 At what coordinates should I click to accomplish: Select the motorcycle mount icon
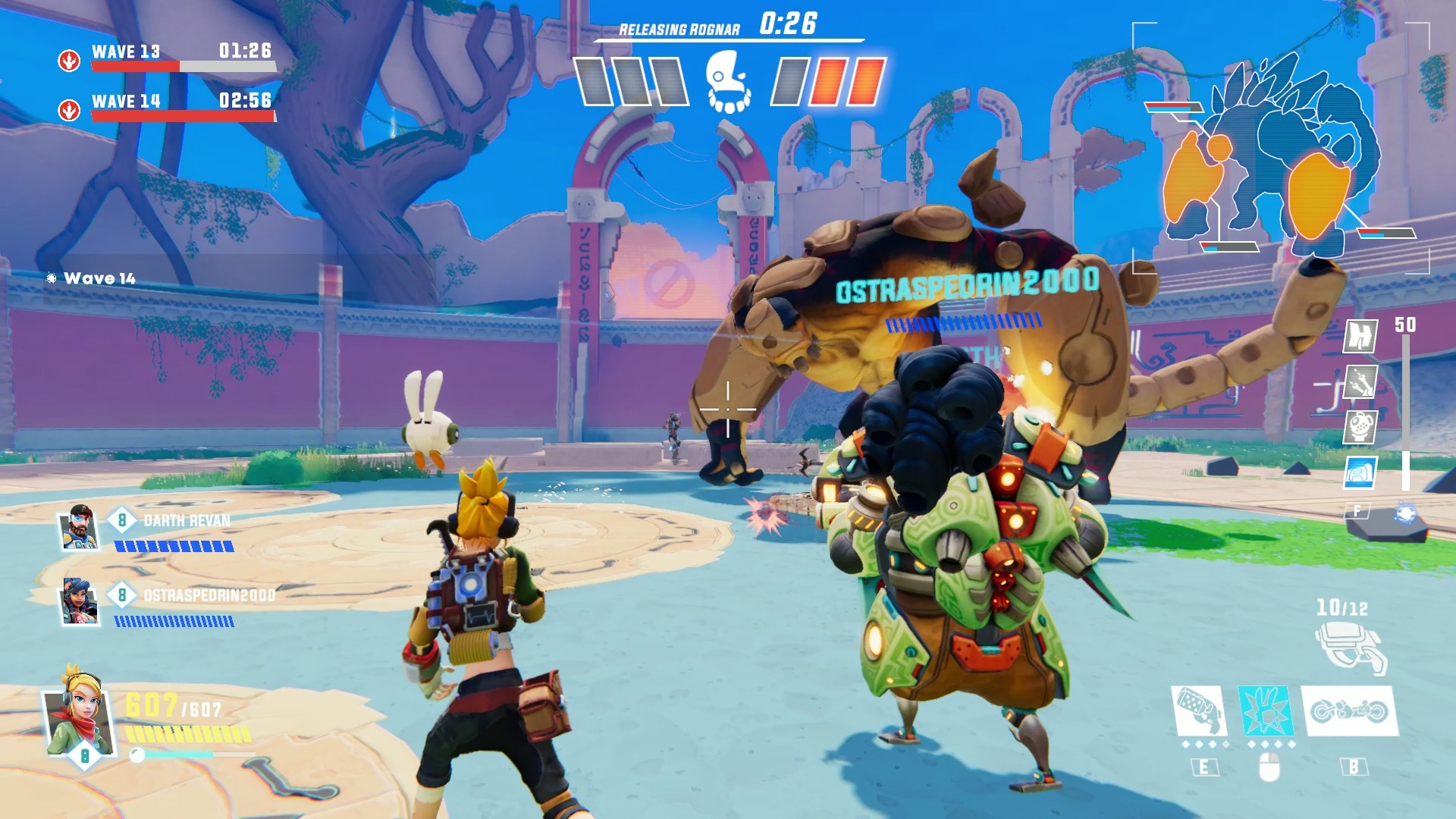pyautogui.click(x=1350, y=711)
